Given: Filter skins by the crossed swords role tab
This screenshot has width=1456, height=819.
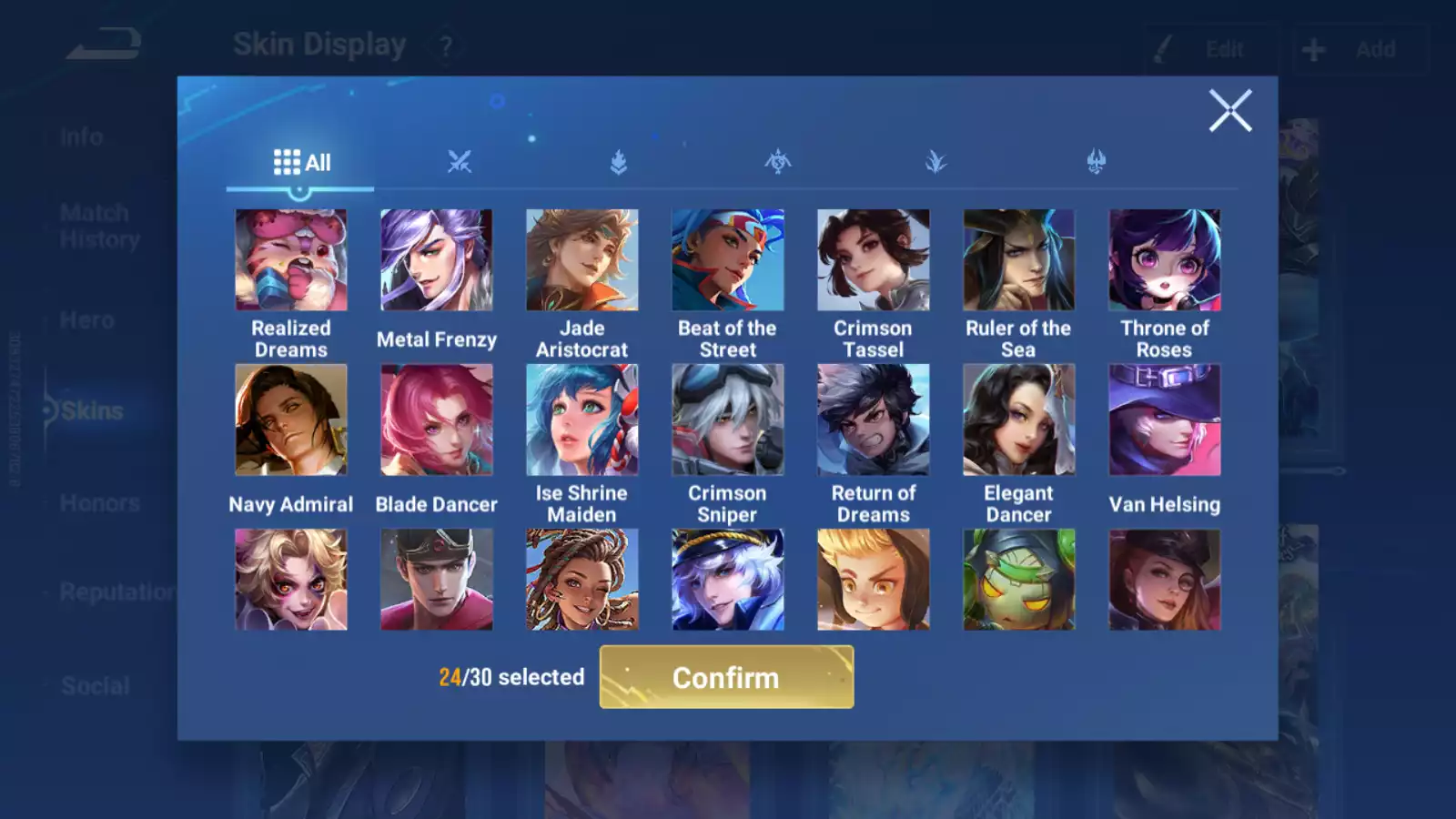Looking at the screenshot, I should pos(460,163).
